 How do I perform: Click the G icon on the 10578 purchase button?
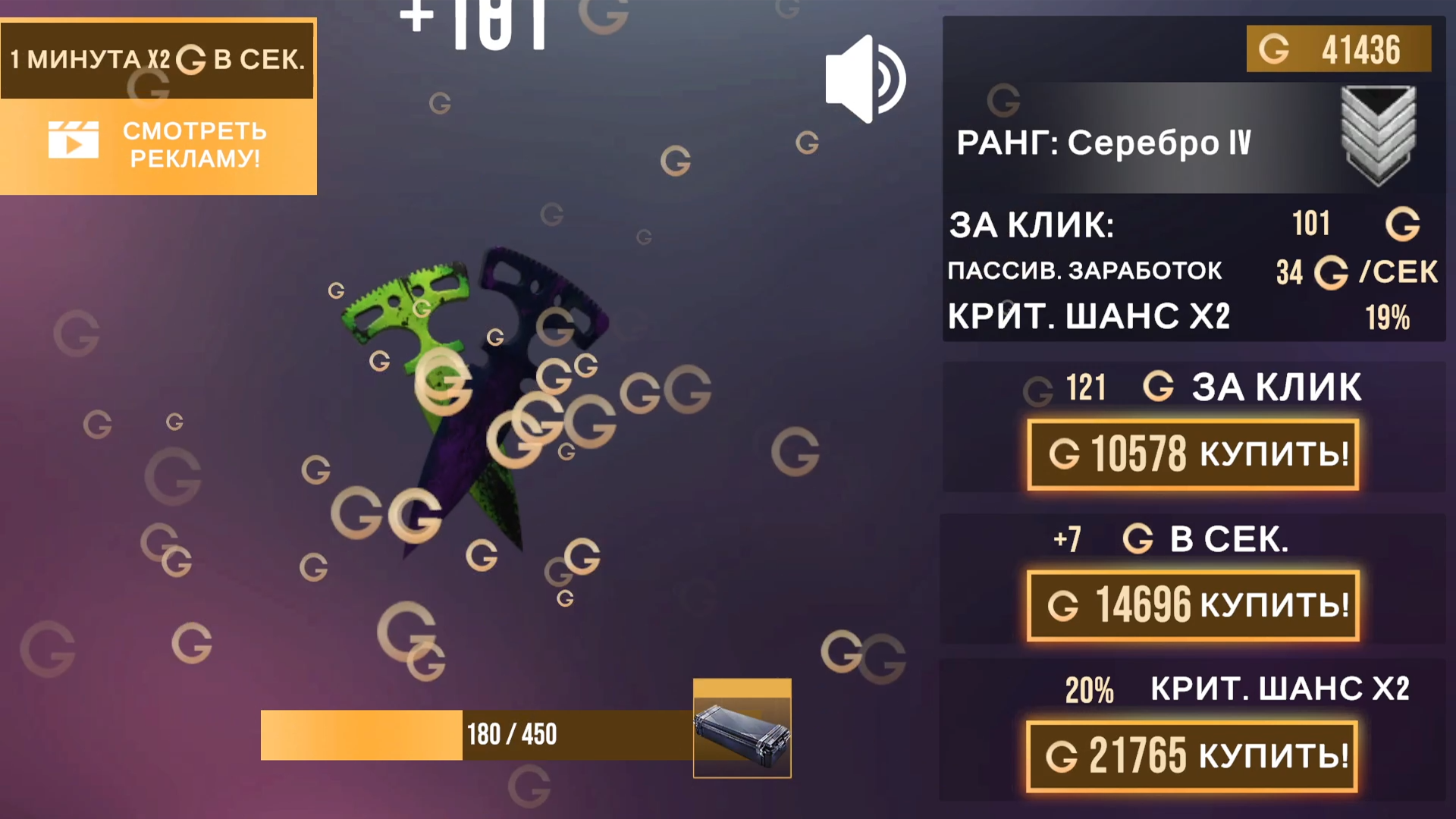[x=1065, y=454]
